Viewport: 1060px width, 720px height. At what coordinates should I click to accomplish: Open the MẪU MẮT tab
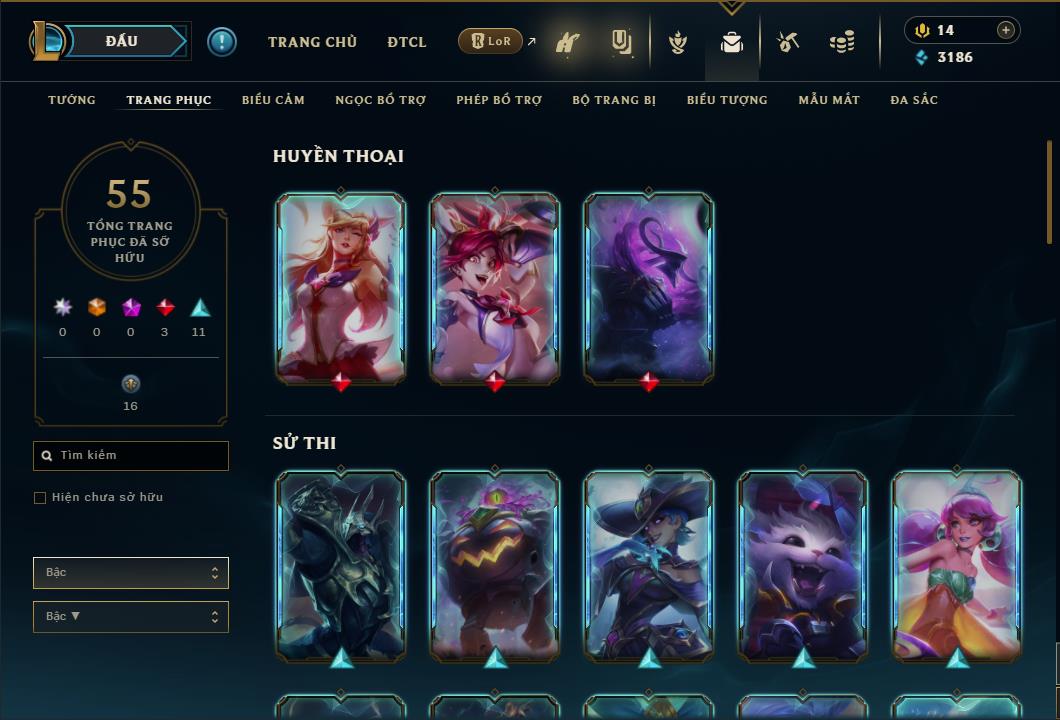829,100
